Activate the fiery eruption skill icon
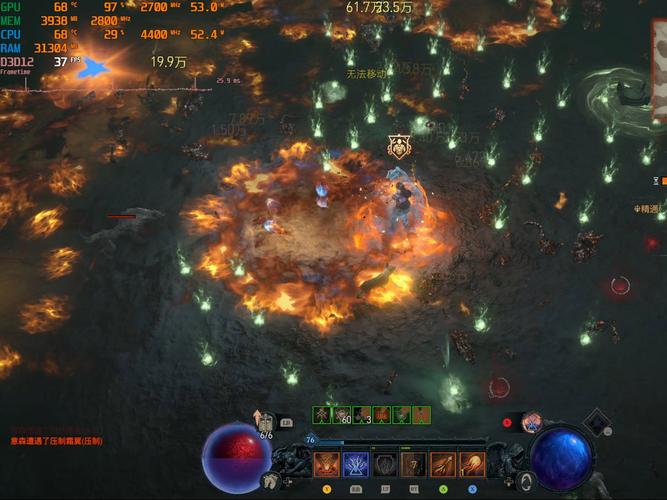Image resolution: width=667 pixels, height=500 pixels. coord(327,465)
